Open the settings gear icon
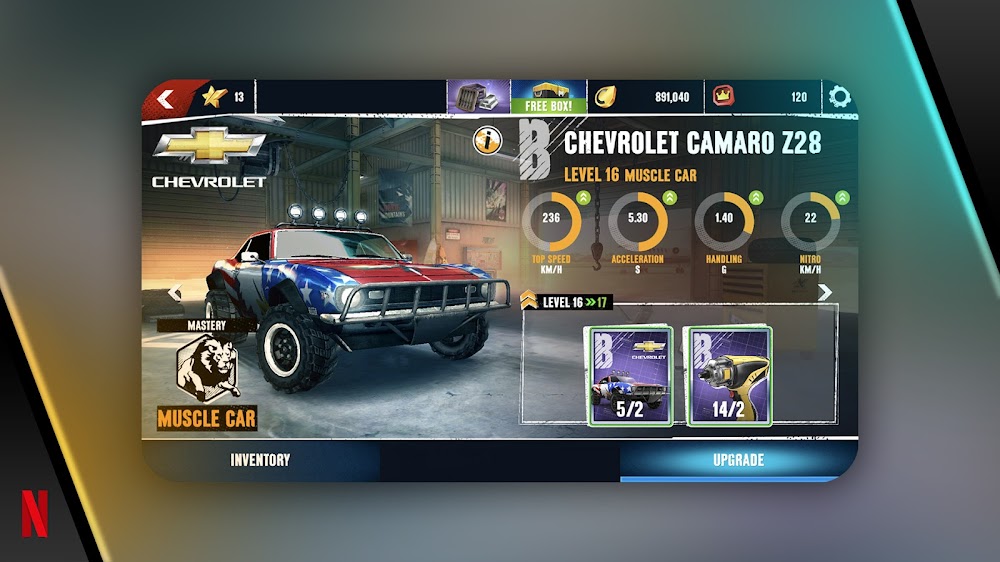The width and height of the screenshot is (1000, 562). click(839, 97)
